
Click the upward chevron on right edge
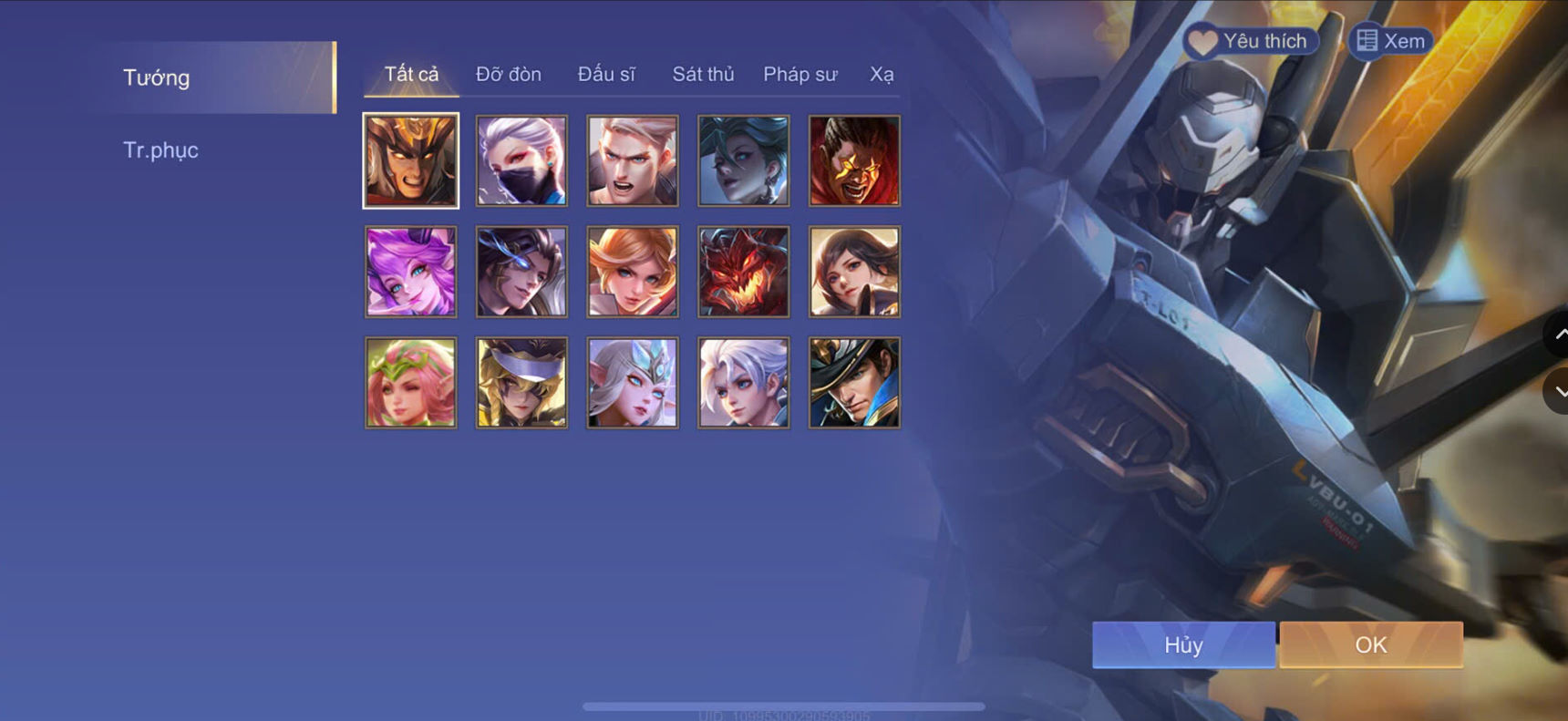[1558, 335]
